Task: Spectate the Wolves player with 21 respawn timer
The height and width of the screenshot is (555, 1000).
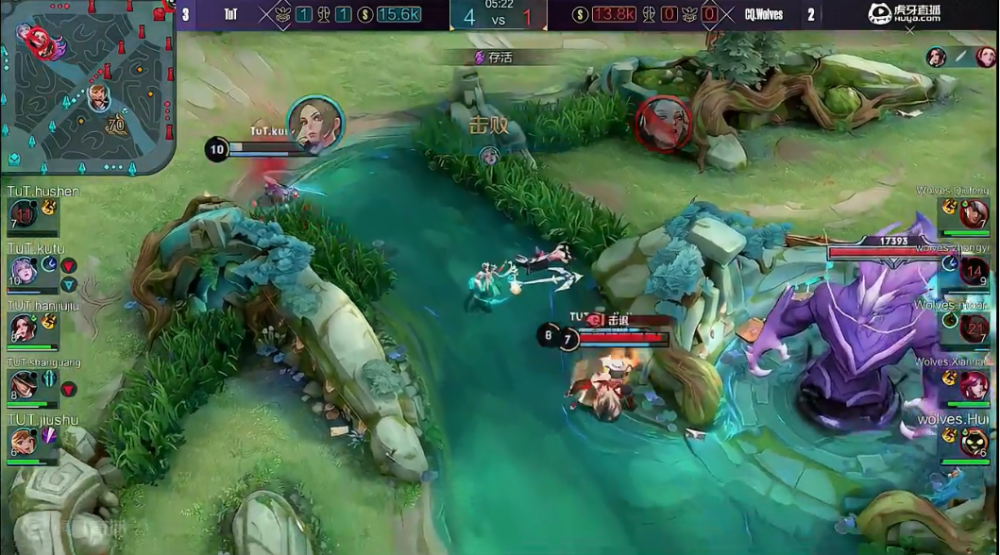Action: click(x=974, y=327)
